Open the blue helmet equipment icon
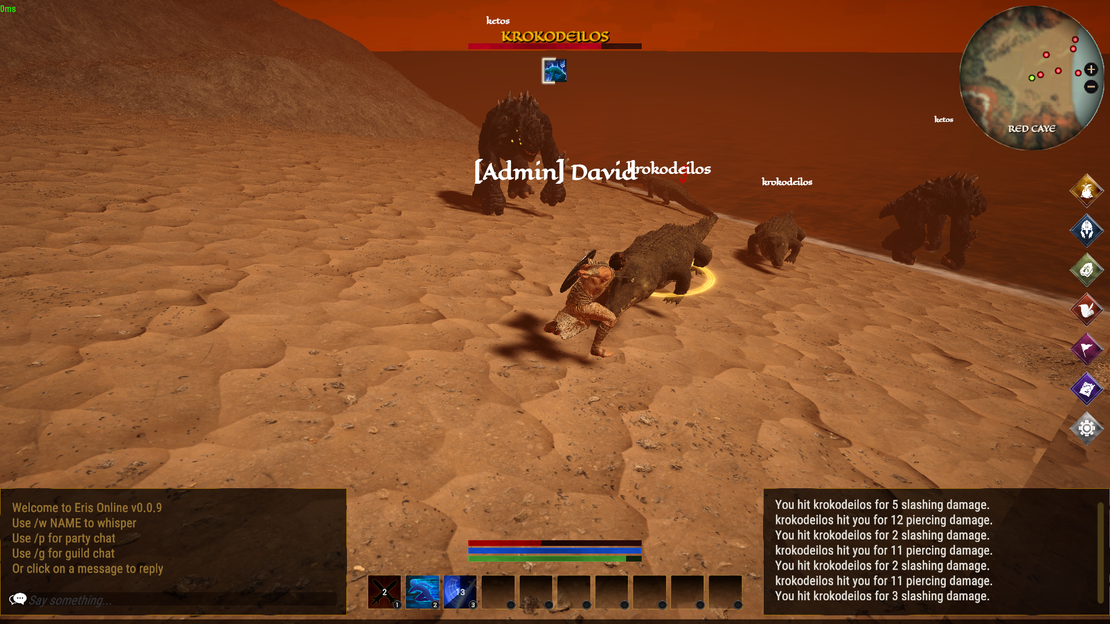 1087,229
